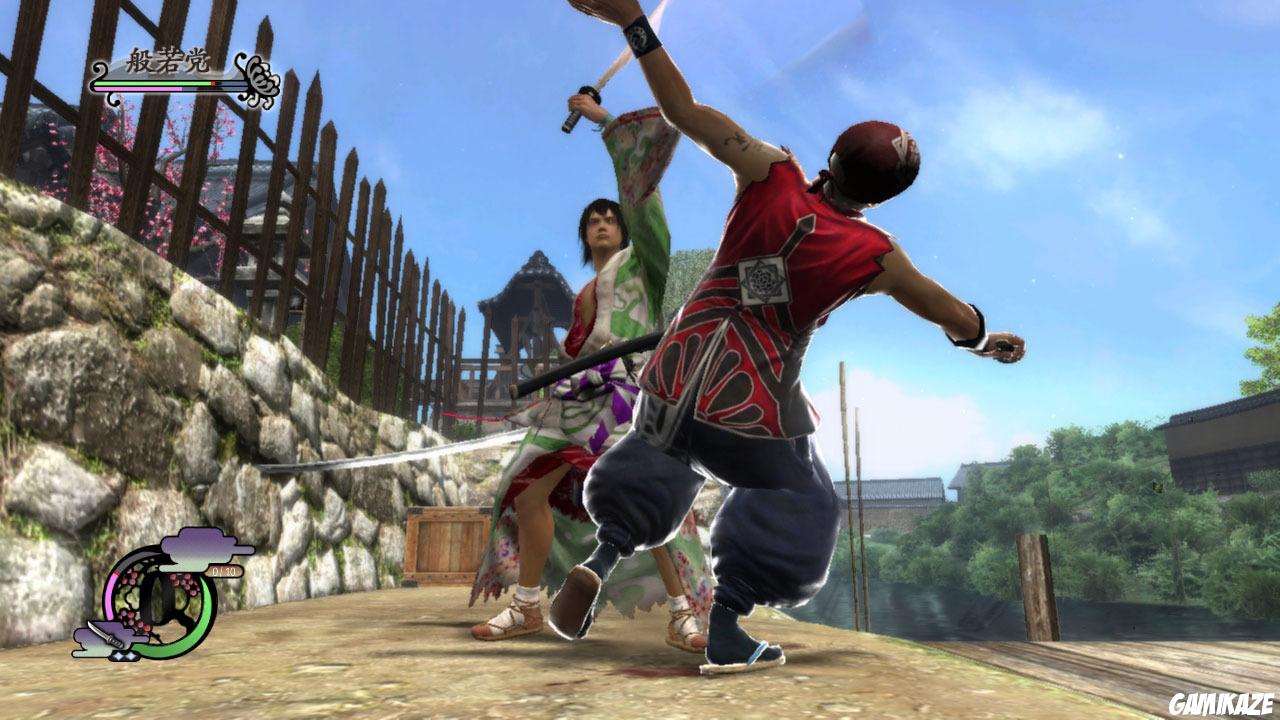1280x720 pixels.
Task: Enable the orange segment on the enemy health bar
Action: pyautogui.click(x=213, y=83)
